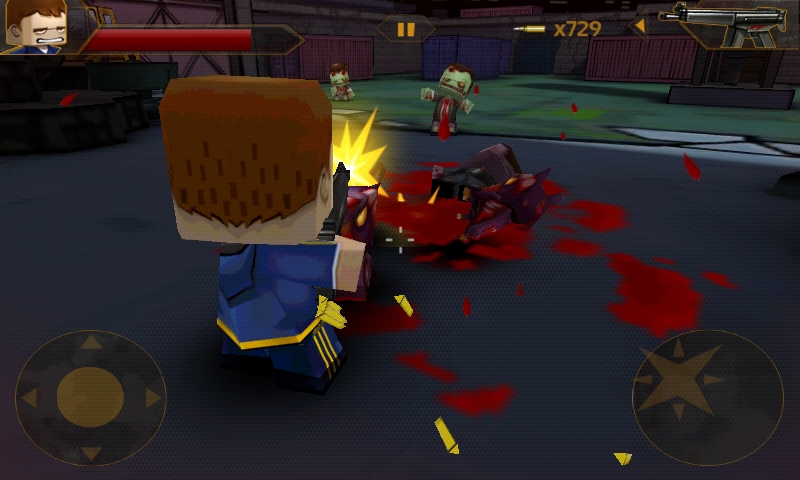Image resolution: width=800 pixels, height=480 pixels.
Task: Tap the player character portrait
Action: (35, 27)
